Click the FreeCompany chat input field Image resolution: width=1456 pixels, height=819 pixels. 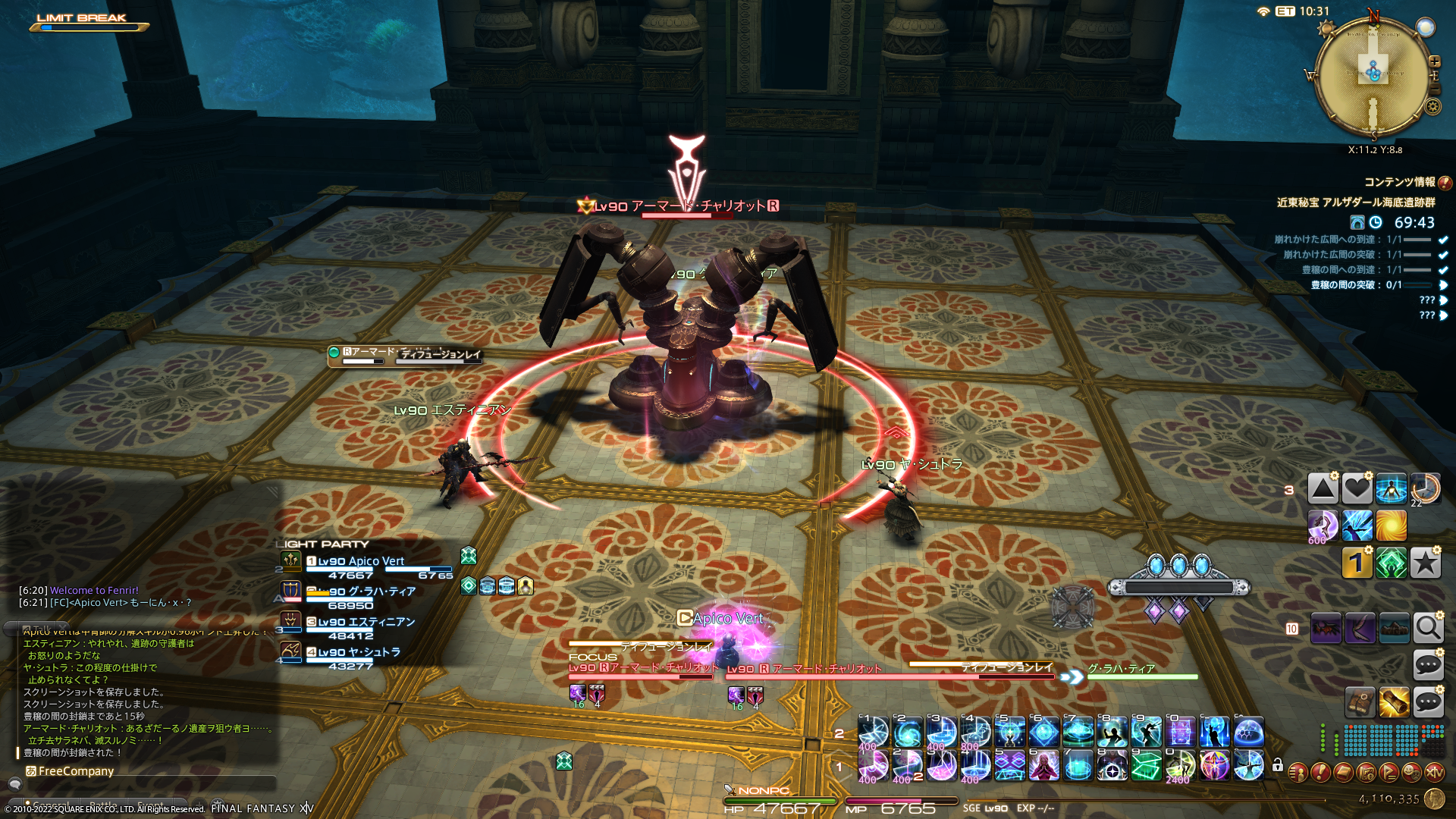(x=144, y=785)
